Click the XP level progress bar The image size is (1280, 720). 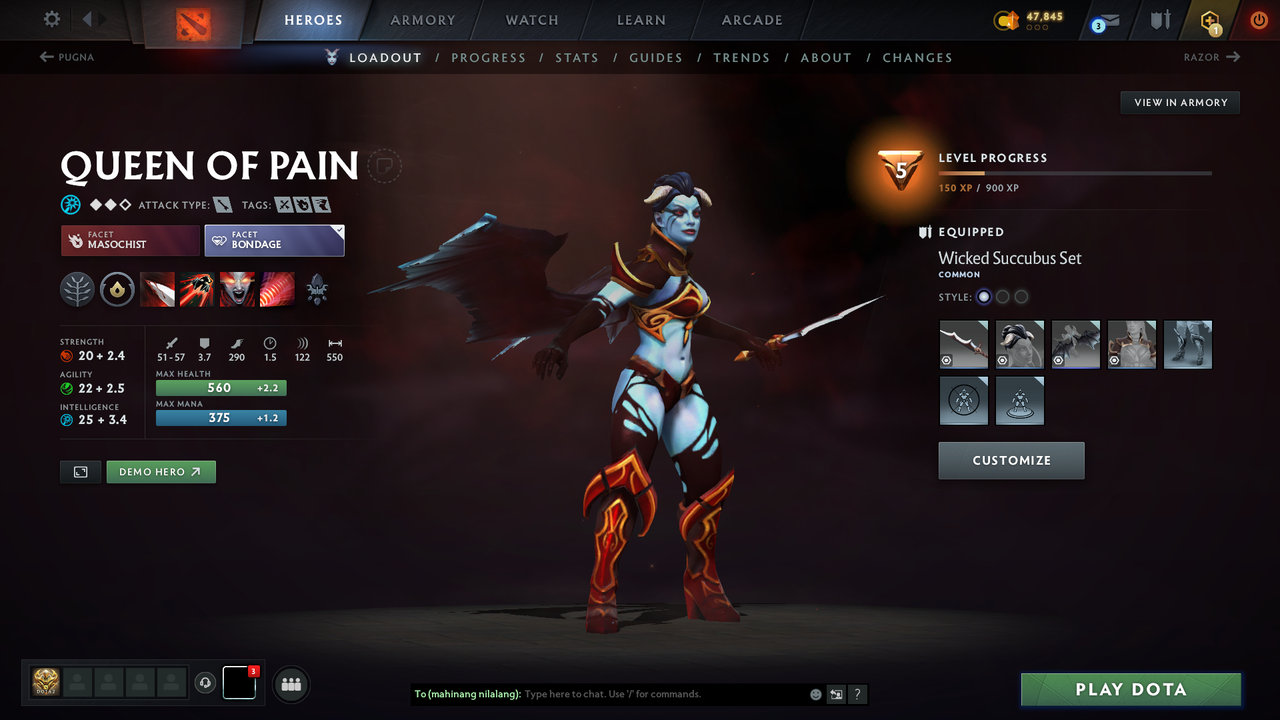tap(1076, 172)
